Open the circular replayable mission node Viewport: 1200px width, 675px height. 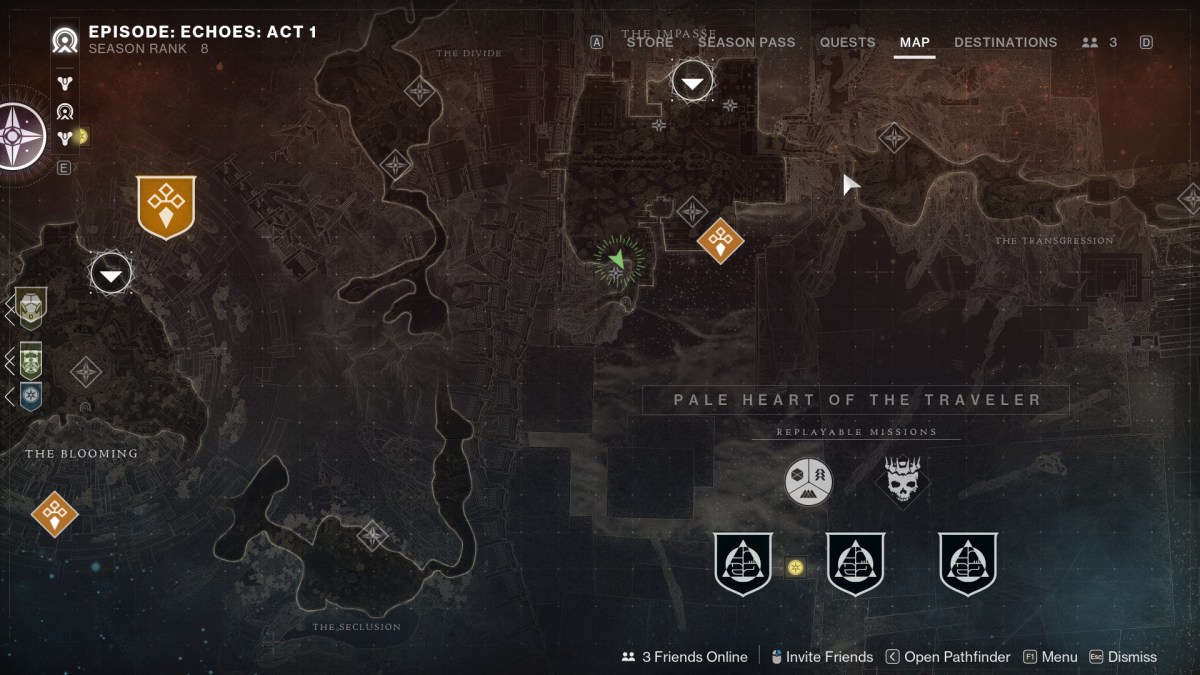[x=808, y=481]
